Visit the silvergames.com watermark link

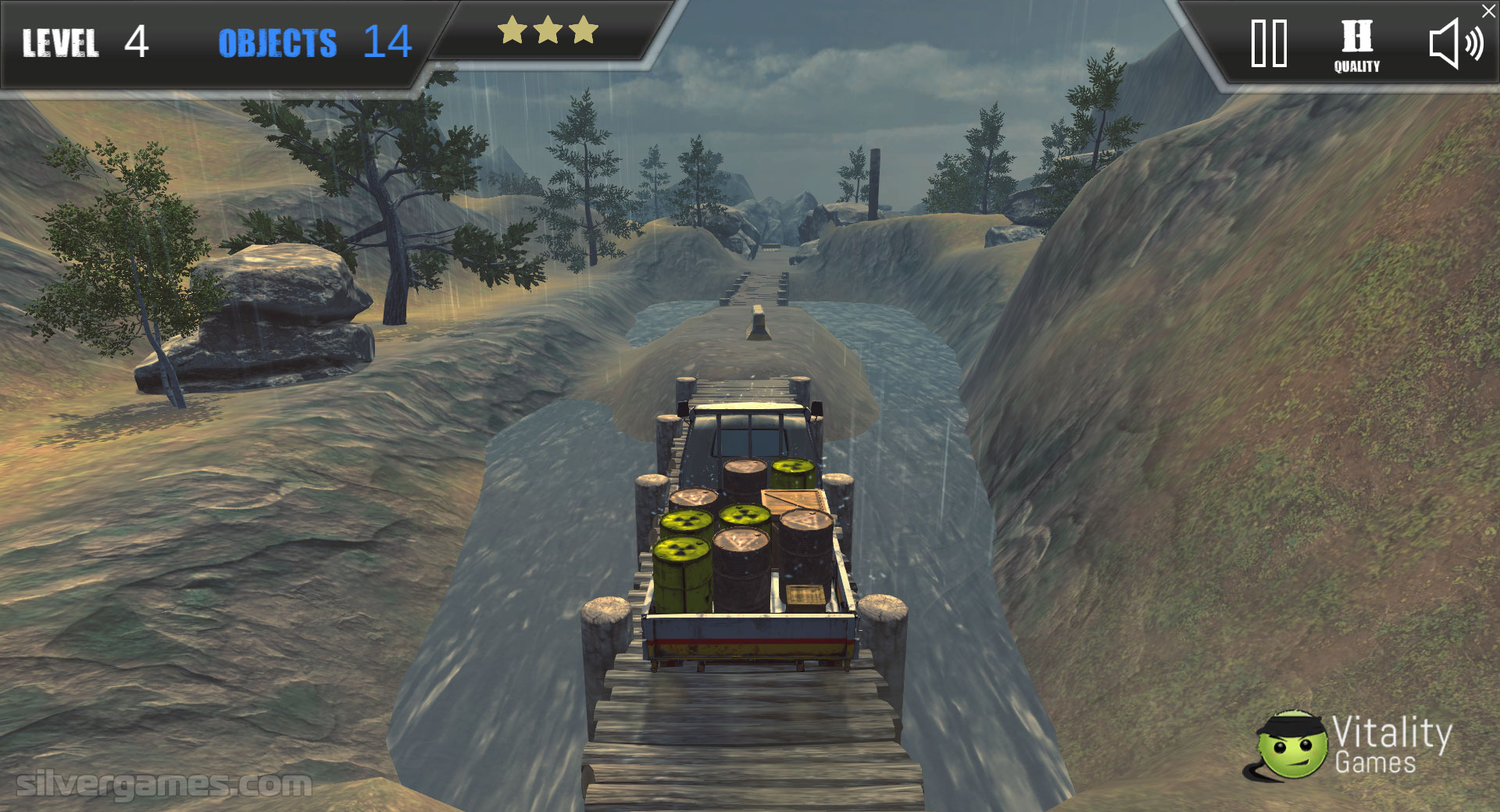tap(163, 784)
